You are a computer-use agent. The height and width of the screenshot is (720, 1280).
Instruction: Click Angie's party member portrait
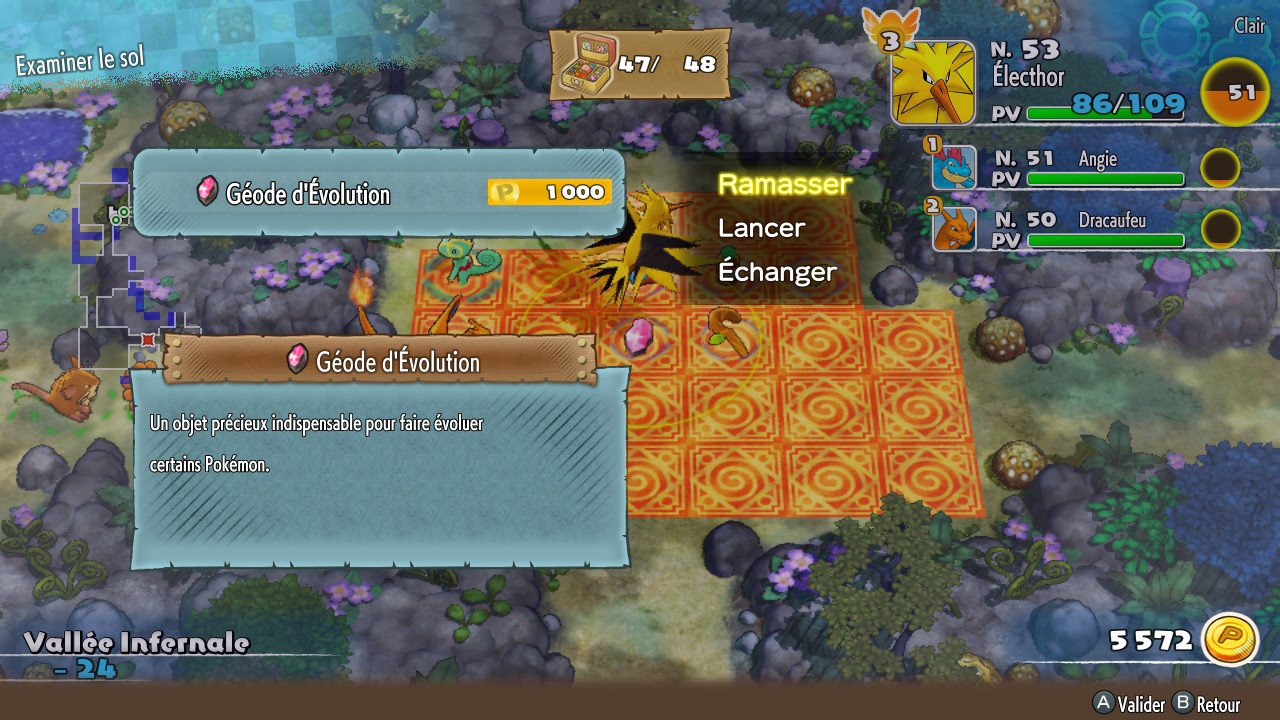(x=953, y=168)
